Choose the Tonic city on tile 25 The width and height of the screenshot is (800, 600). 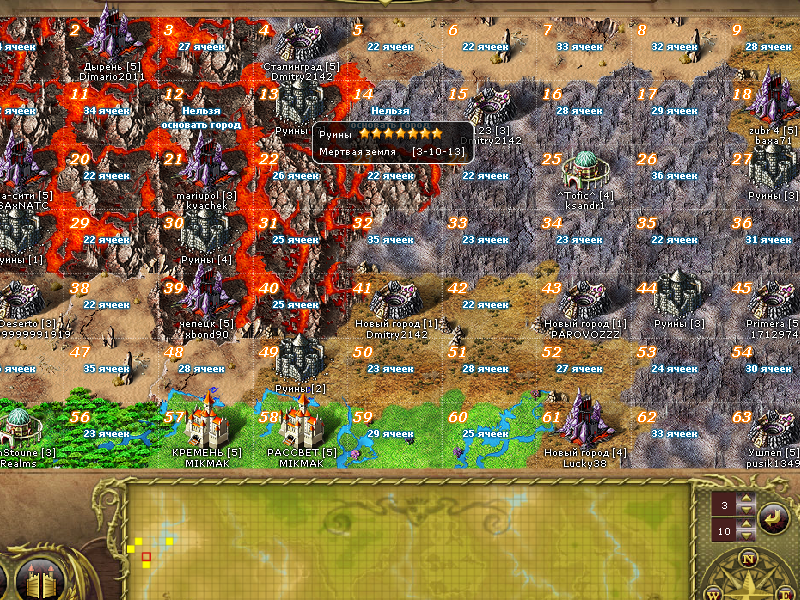(584, 170)
